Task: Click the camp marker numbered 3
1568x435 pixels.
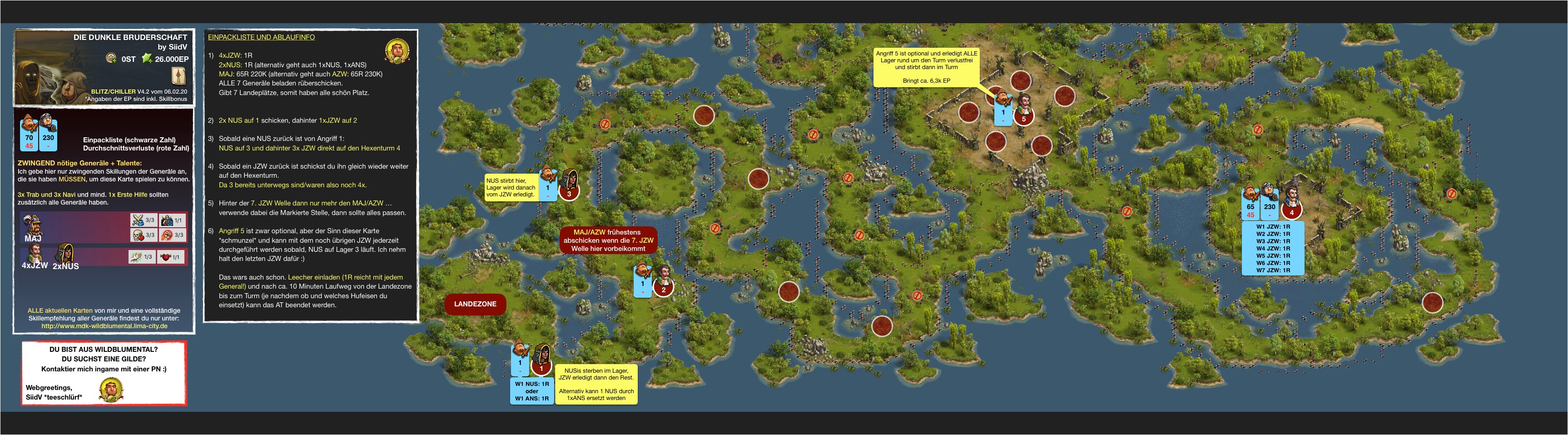Action: click(x=569, y=194)
